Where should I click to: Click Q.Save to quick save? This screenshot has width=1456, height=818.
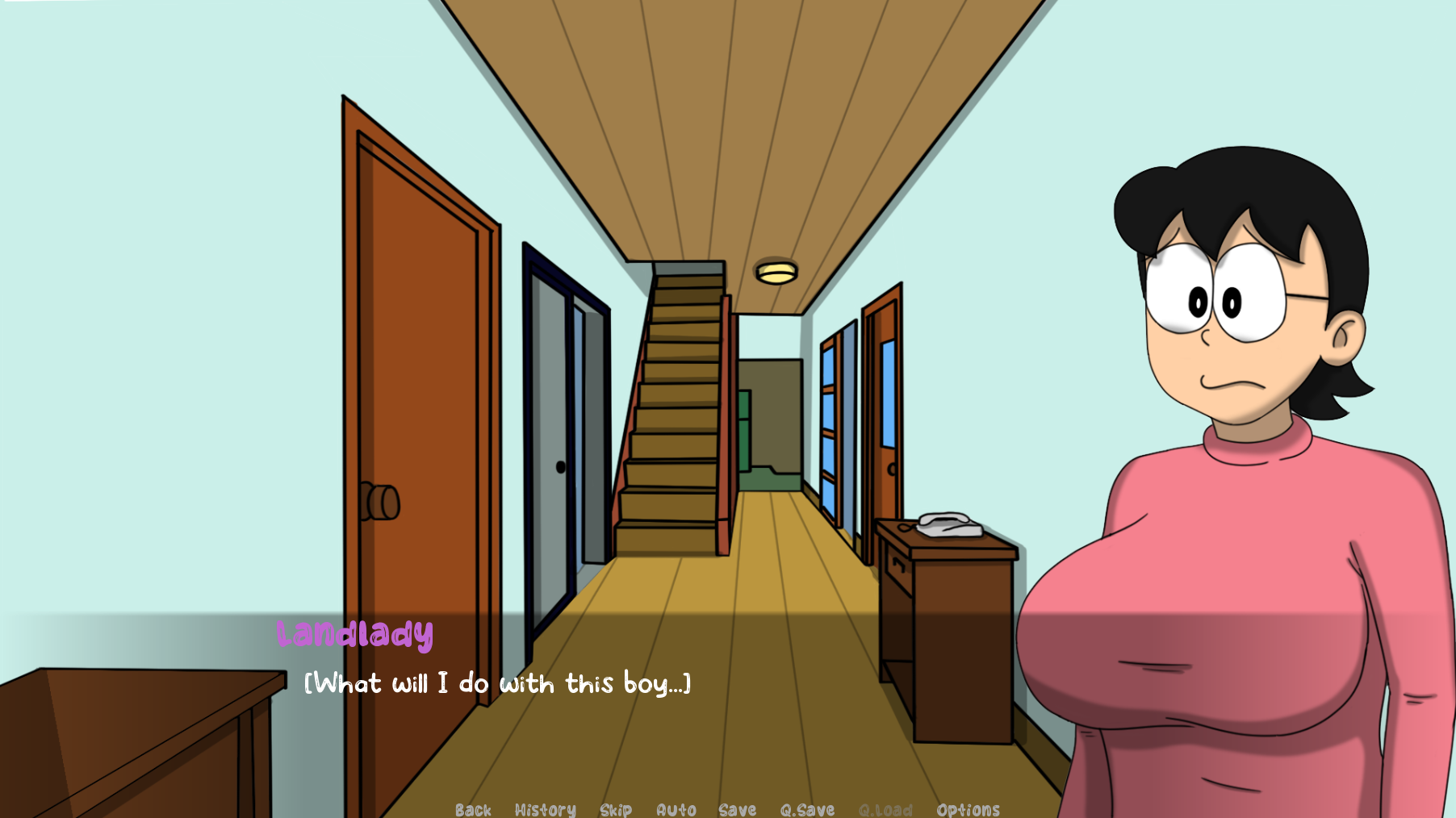pos(810,809)
